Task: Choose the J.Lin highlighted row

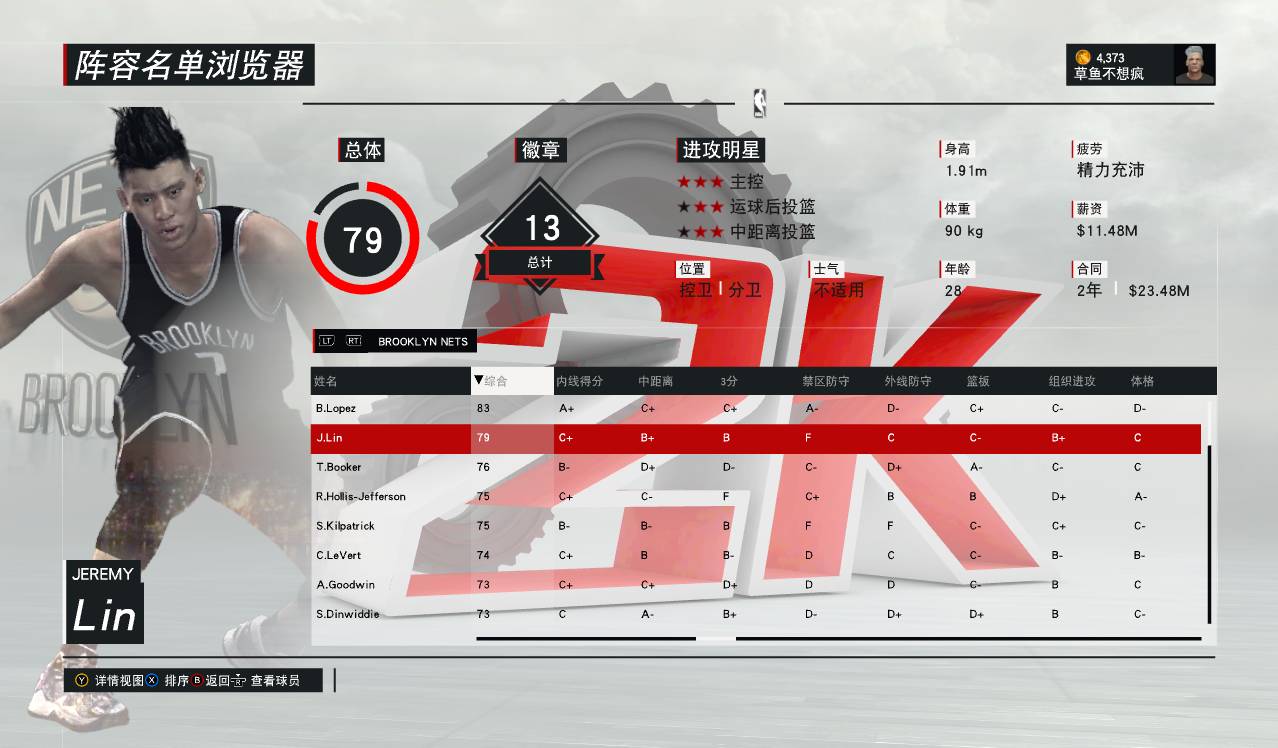Action: tap(331, 437)
